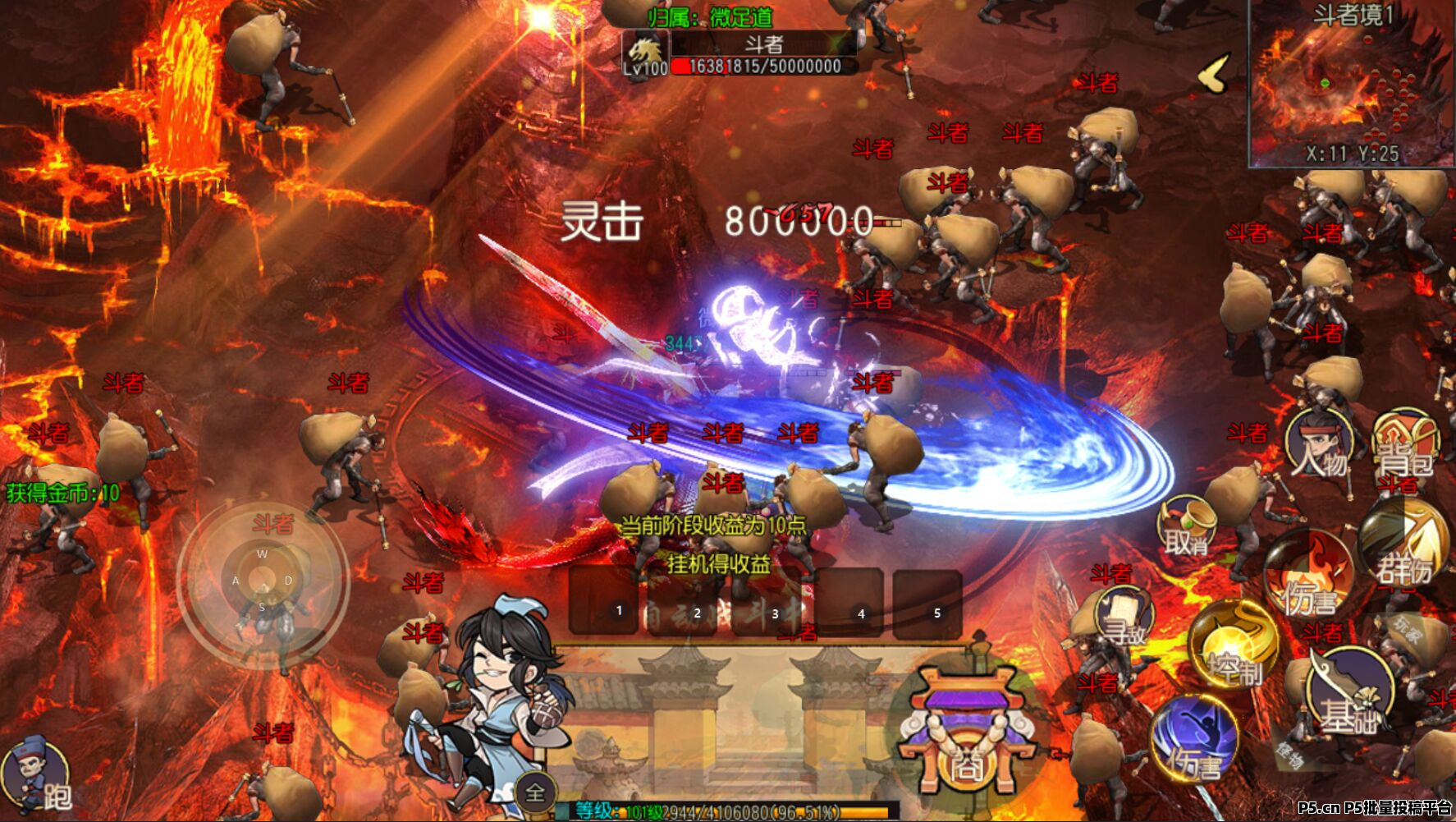
Task: Tap the 取消 cancel button
Action: tap(1187, 528)
